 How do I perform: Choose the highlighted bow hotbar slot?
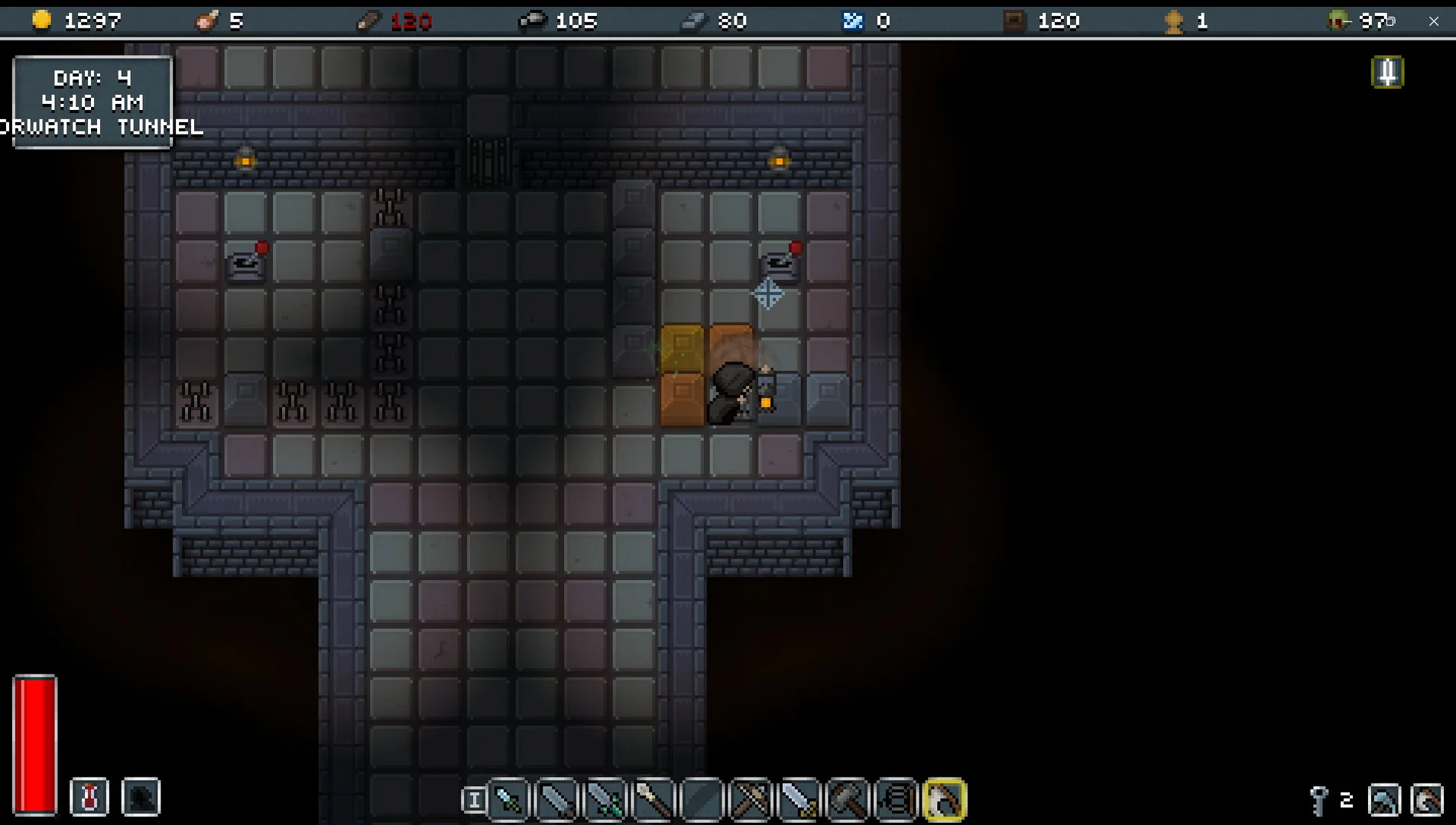point(945,800)
